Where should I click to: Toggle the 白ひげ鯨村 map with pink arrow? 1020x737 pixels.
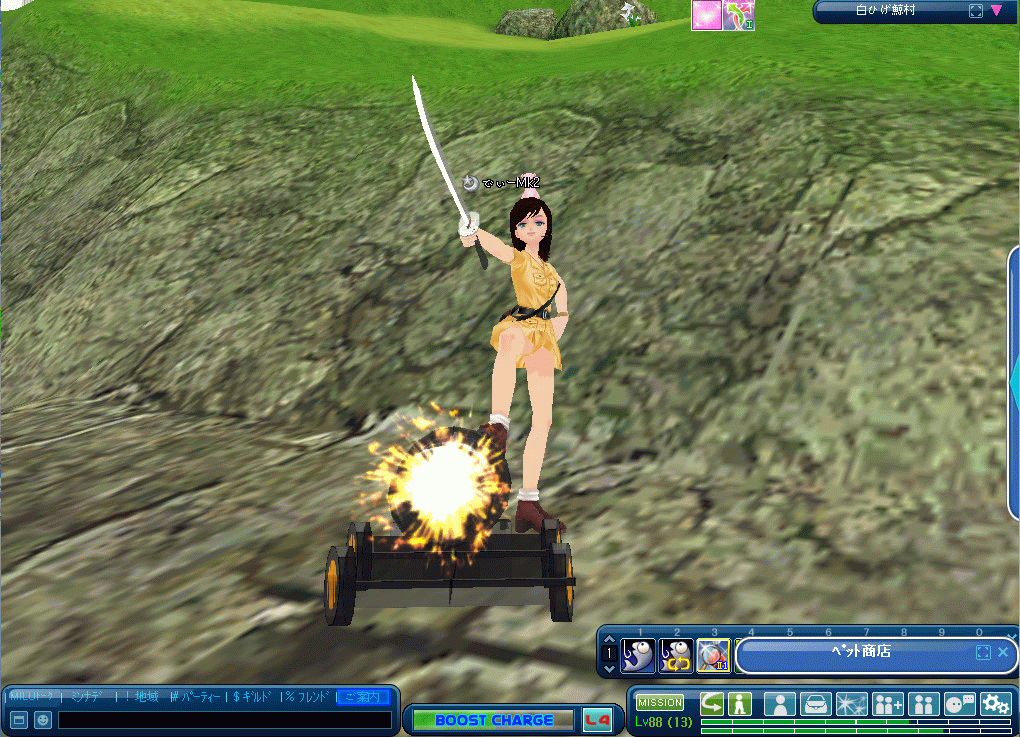[996, 11]
